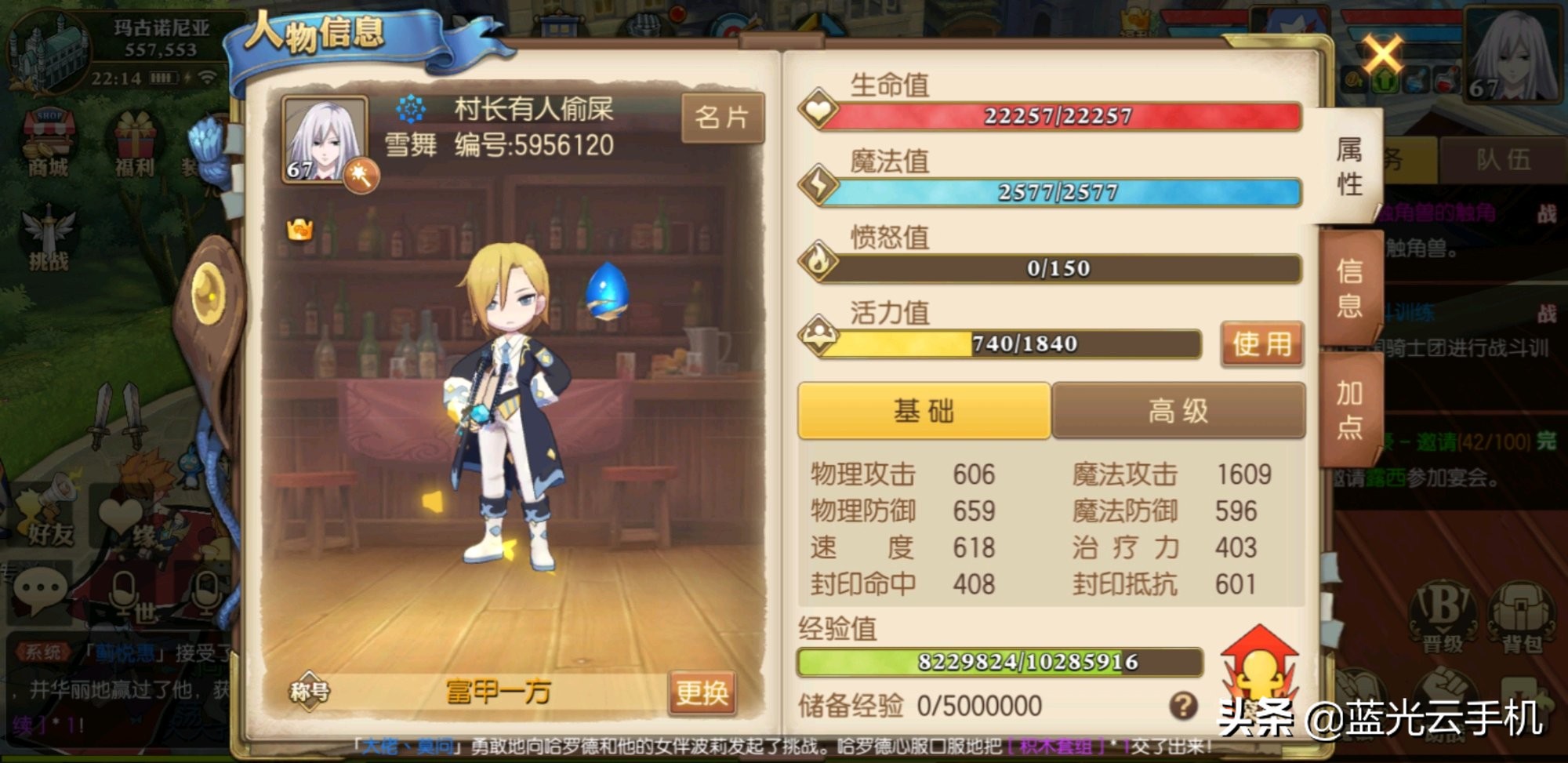Open the 好友 friends list
Viewport: 1568px width, 763px height.
point(49,518)
